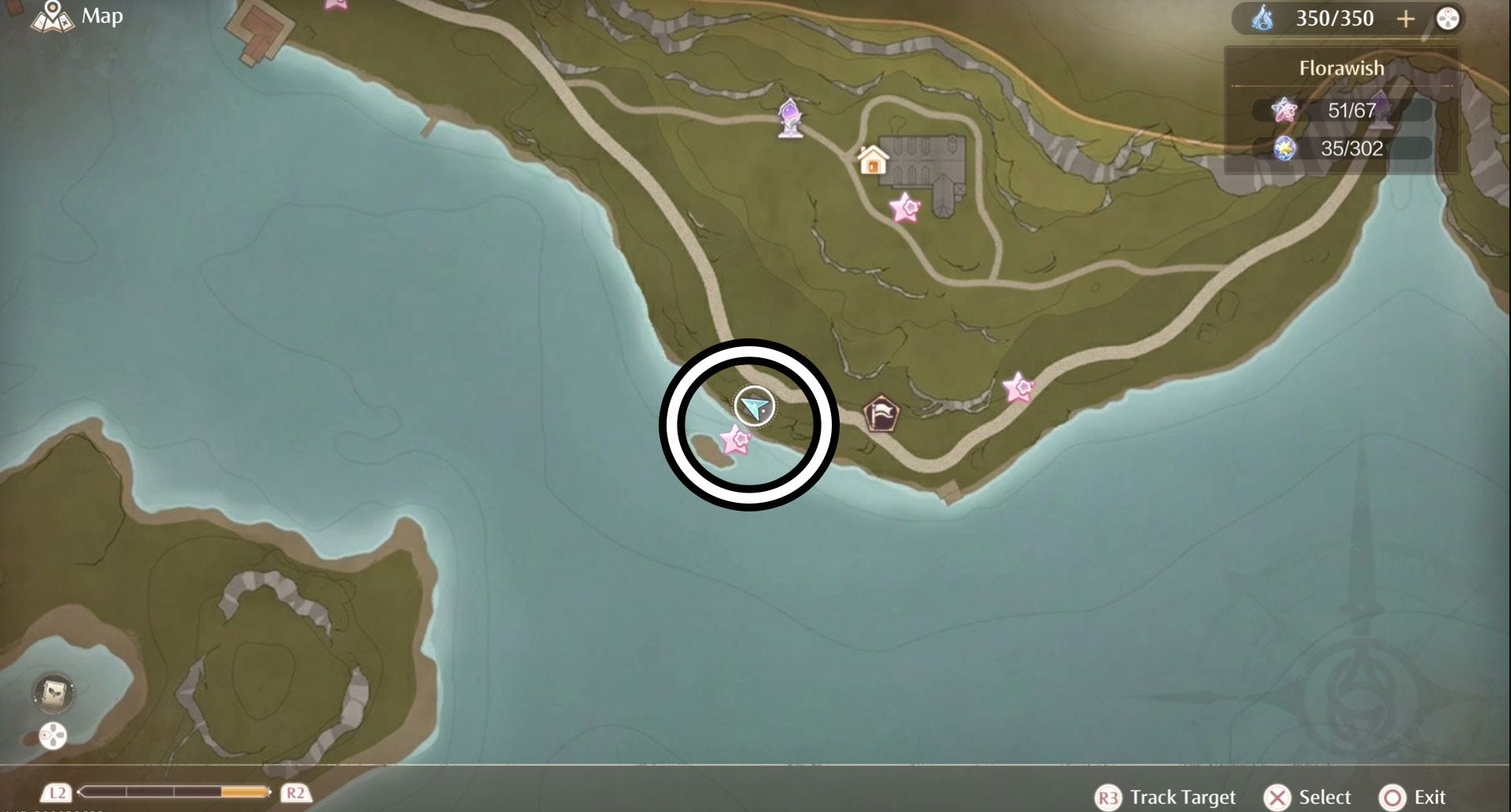Adjust the map zoom slider bar
1511x812 pixels.
pyautogui.click(x=174, y=792)
